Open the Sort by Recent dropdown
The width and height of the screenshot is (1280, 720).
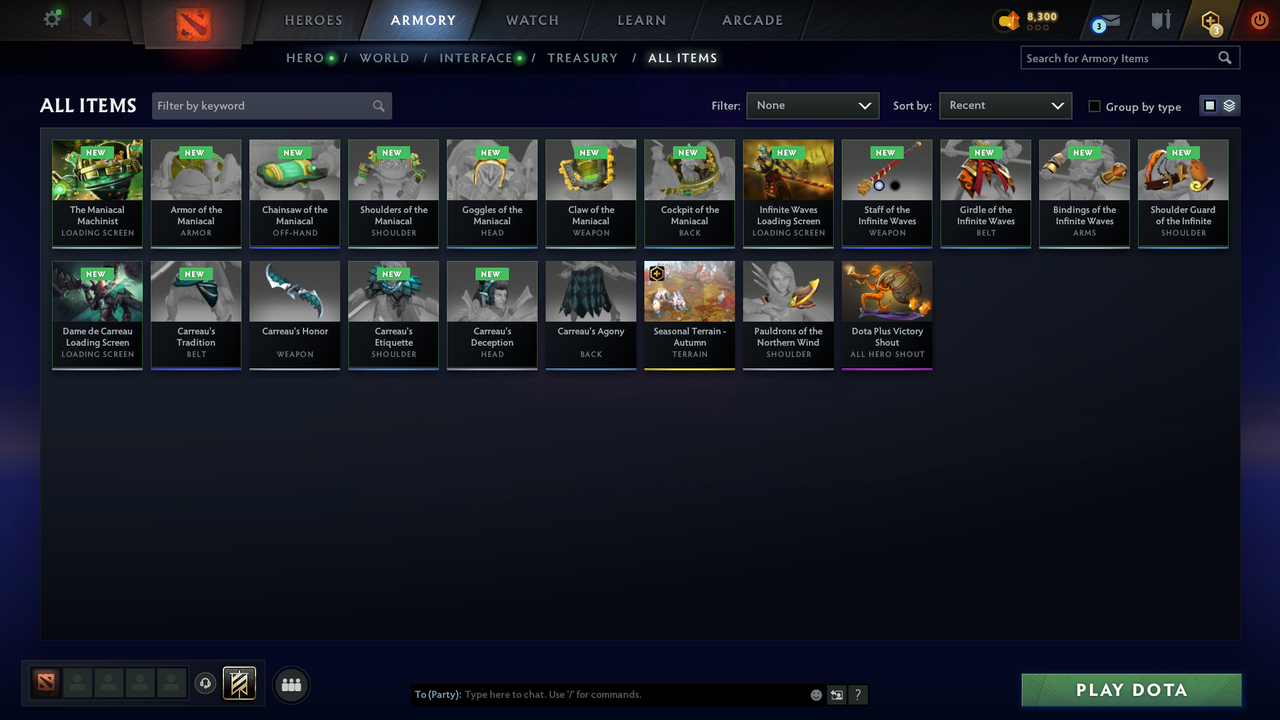point(1005,105)
